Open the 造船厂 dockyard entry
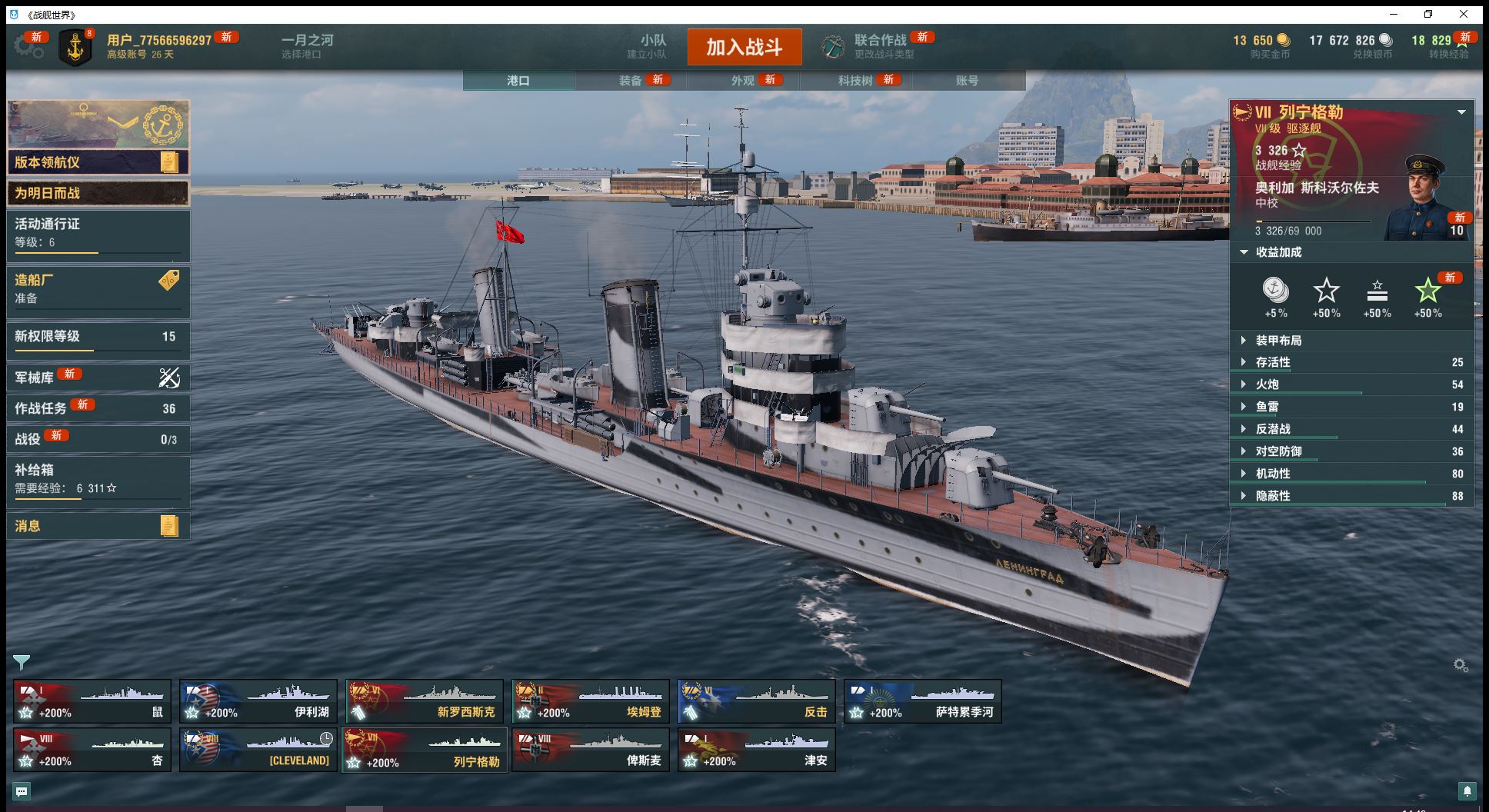Viewport: 1489px width, 812px height. point(98,288)
